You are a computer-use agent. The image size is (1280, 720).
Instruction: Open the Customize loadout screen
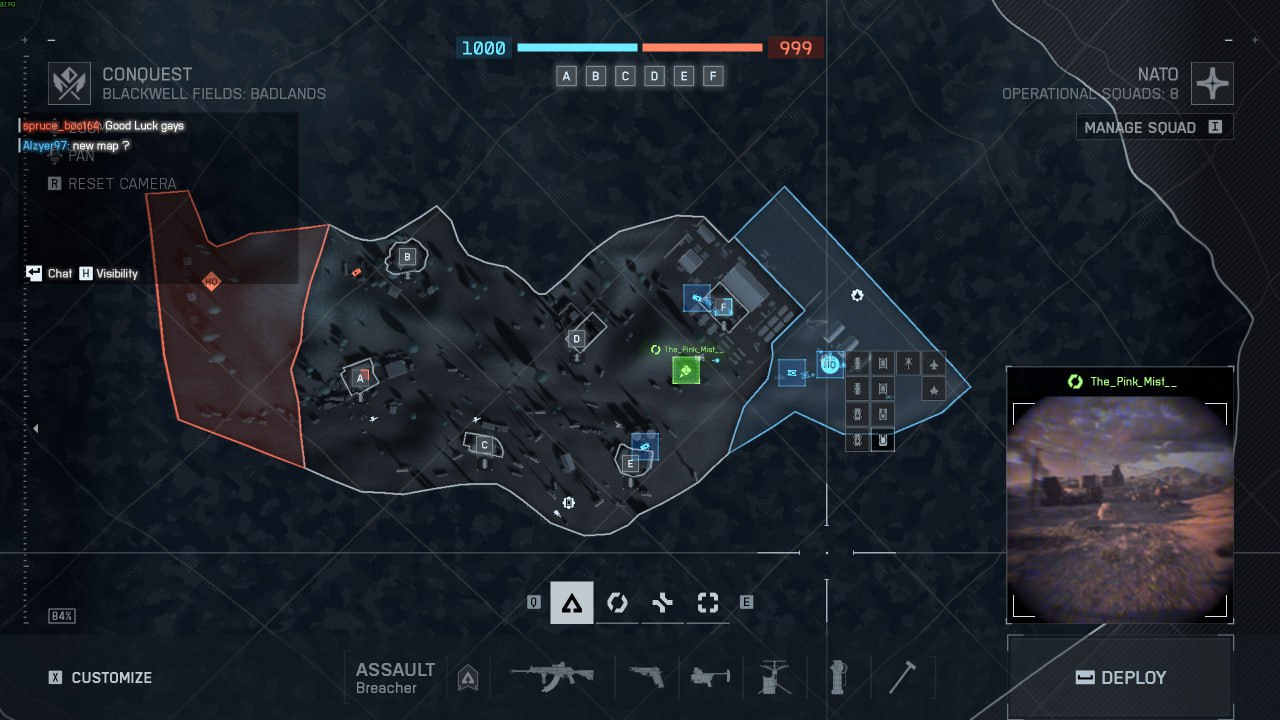click(98, 677)
